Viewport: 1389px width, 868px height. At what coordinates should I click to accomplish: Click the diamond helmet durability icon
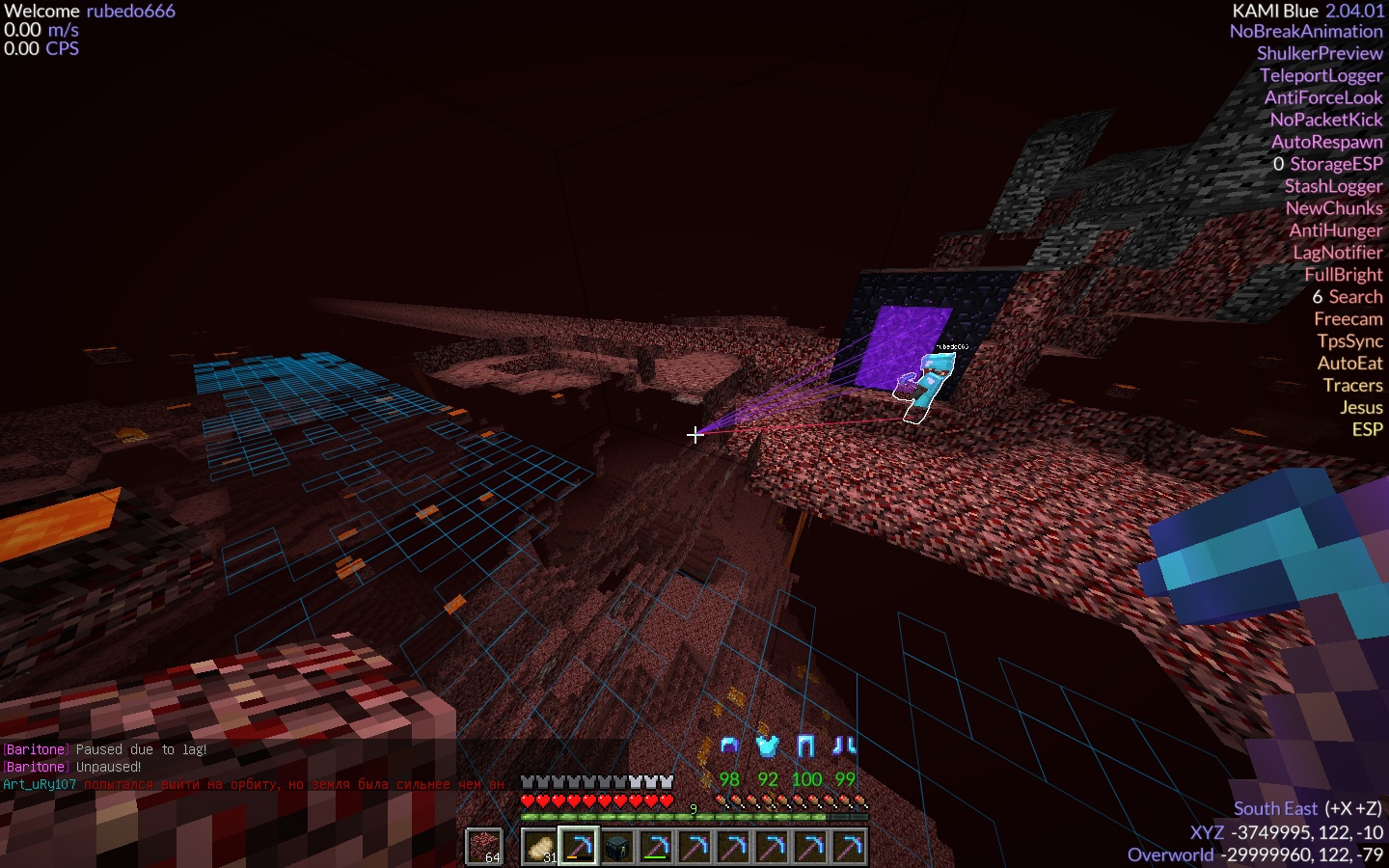[x=730, y=746]
